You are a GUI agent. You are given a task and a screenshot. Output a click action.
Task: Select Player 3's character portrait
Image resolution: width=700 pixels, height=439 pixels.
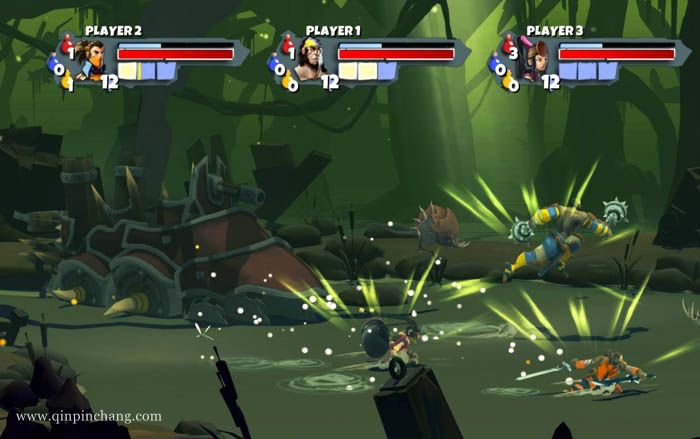[536, 60]
